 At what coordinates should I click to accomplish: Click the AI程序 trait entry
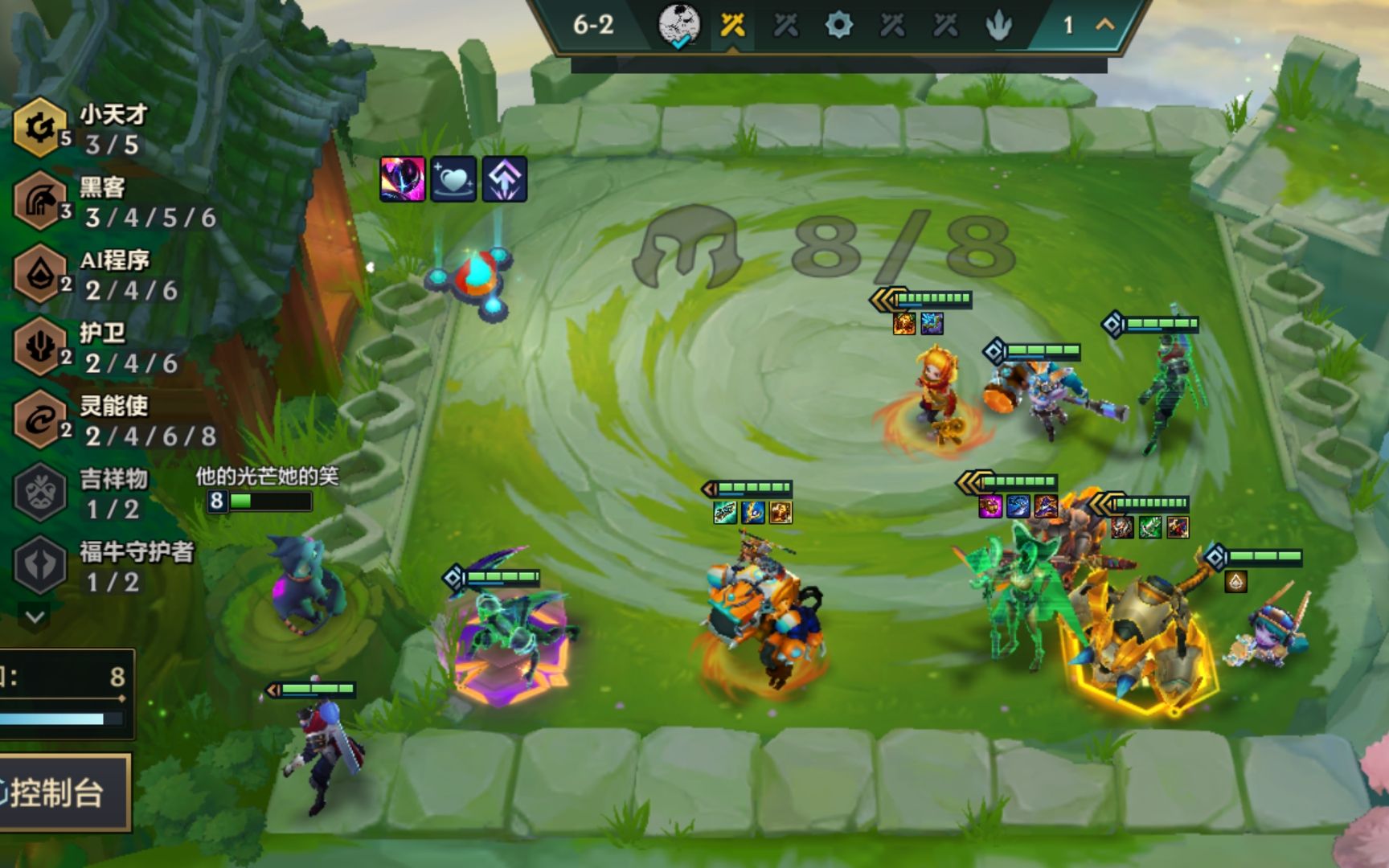tap(80, 274)
